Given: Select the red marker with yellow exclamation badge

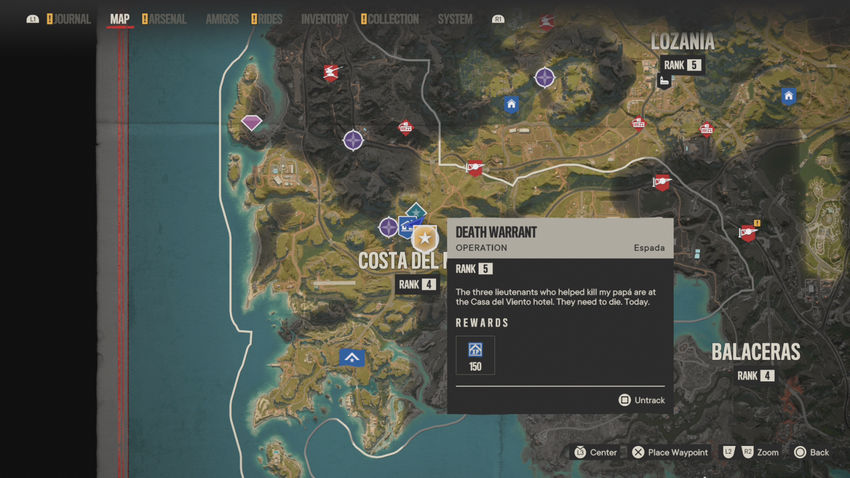Looking at the screenshot, I should pos(748,232).
